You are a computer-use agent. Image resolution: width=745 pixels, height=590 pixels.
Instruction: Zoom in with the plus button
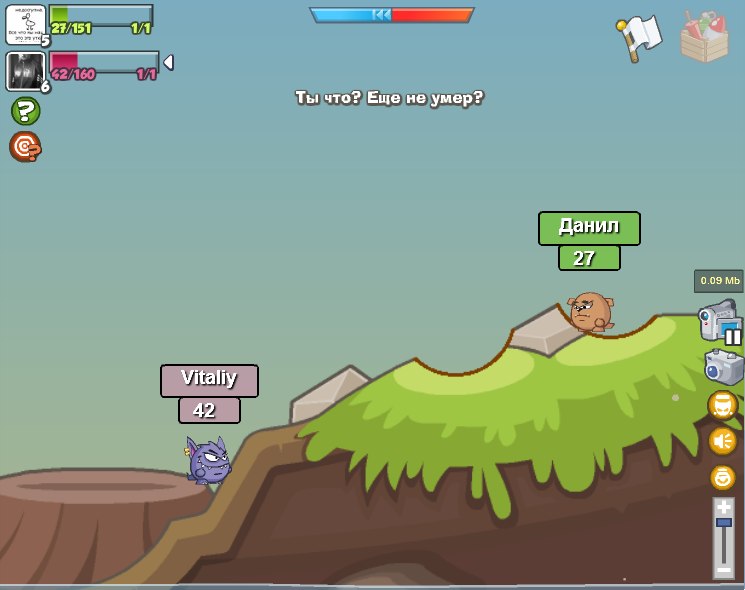(723, 507)
